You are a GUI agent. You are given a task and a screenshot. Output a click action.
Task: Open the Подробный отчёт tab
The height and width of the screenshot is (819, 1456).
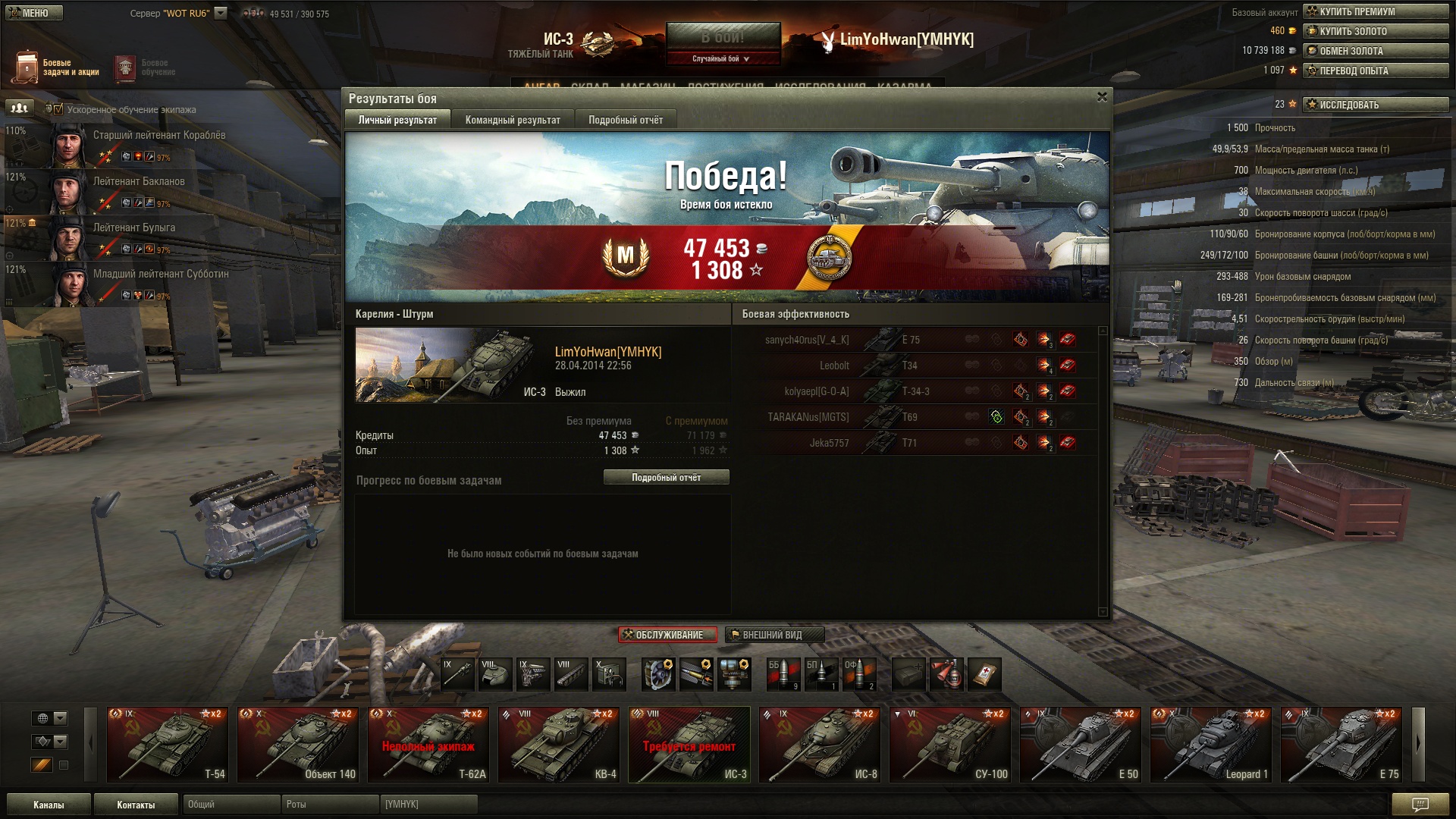[x=625, y=120]
